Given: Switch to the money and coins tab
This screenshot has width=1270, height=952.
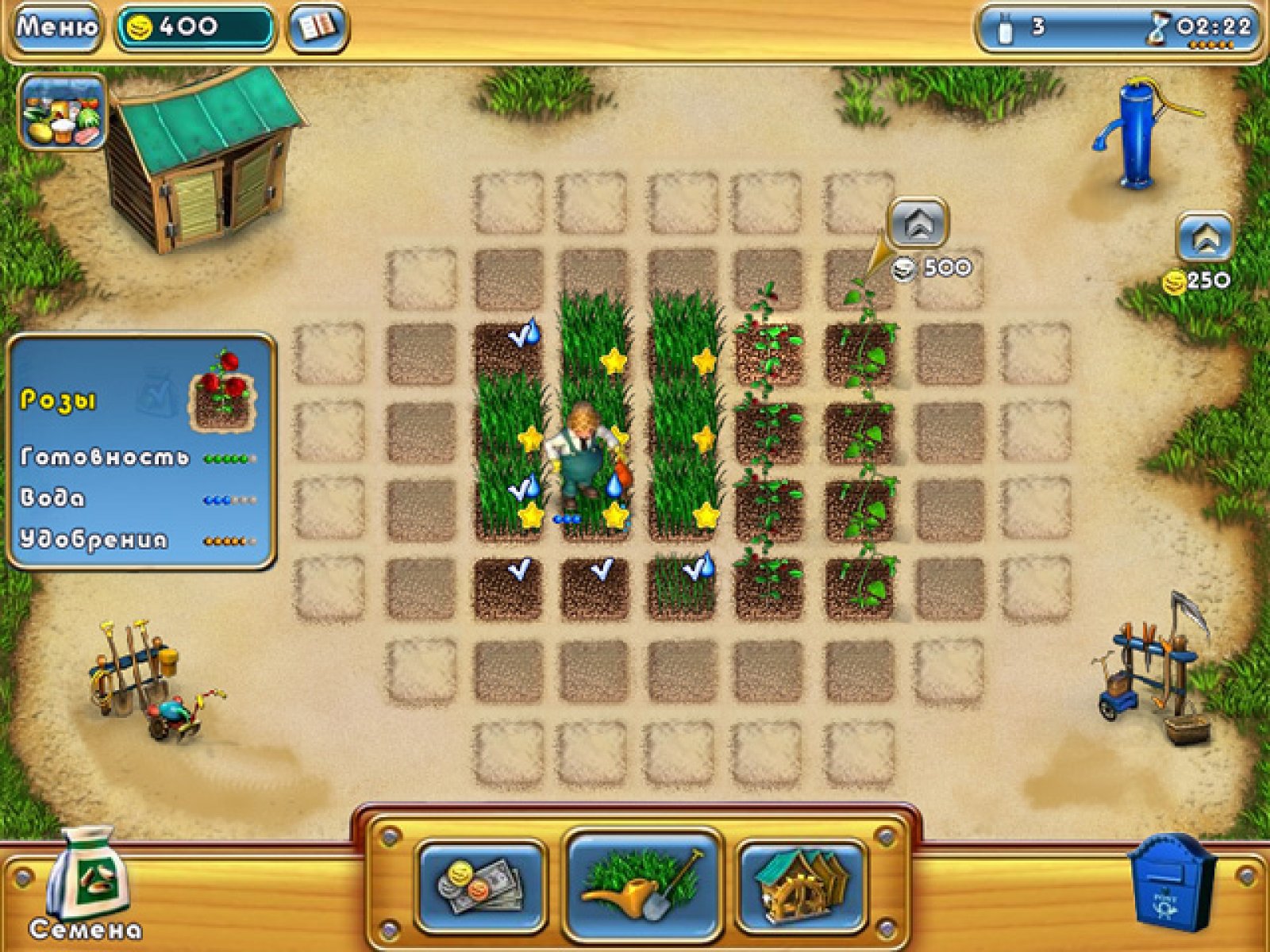Looking at the screenshot, I should pyautogui.click(x=482, y=885).
